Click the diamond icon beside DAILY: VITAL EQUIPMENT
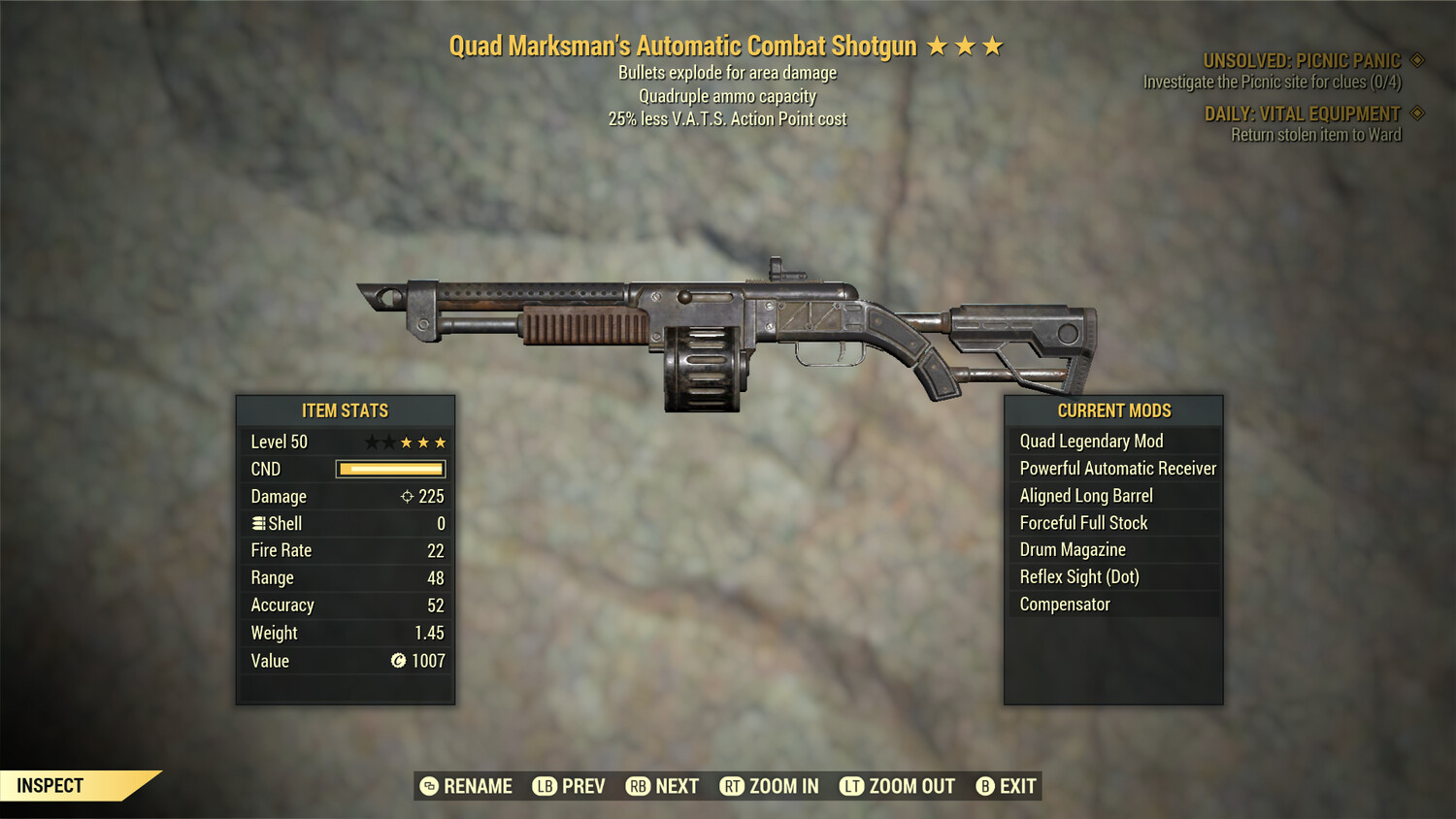Screen dimensions: 1456x819 (x=1415, y=113)
